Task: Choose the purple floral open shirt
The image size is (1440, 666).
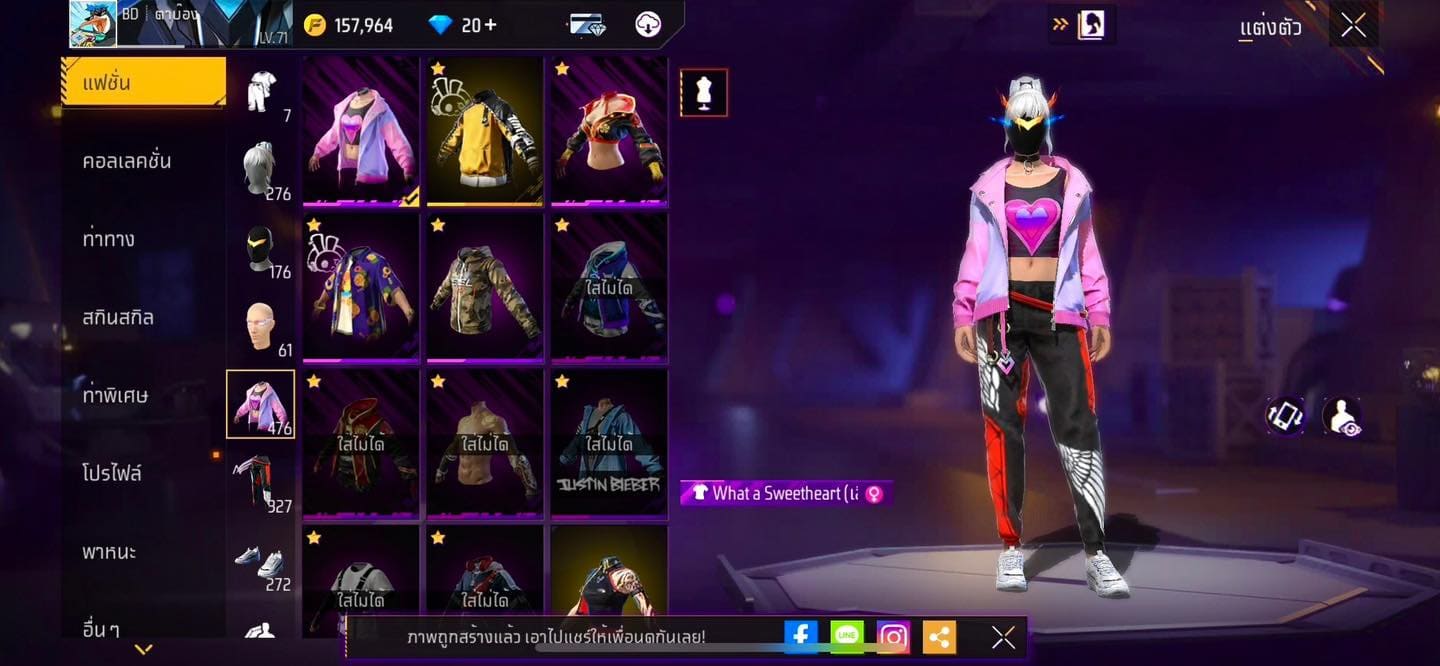Action: click(361, 287)
